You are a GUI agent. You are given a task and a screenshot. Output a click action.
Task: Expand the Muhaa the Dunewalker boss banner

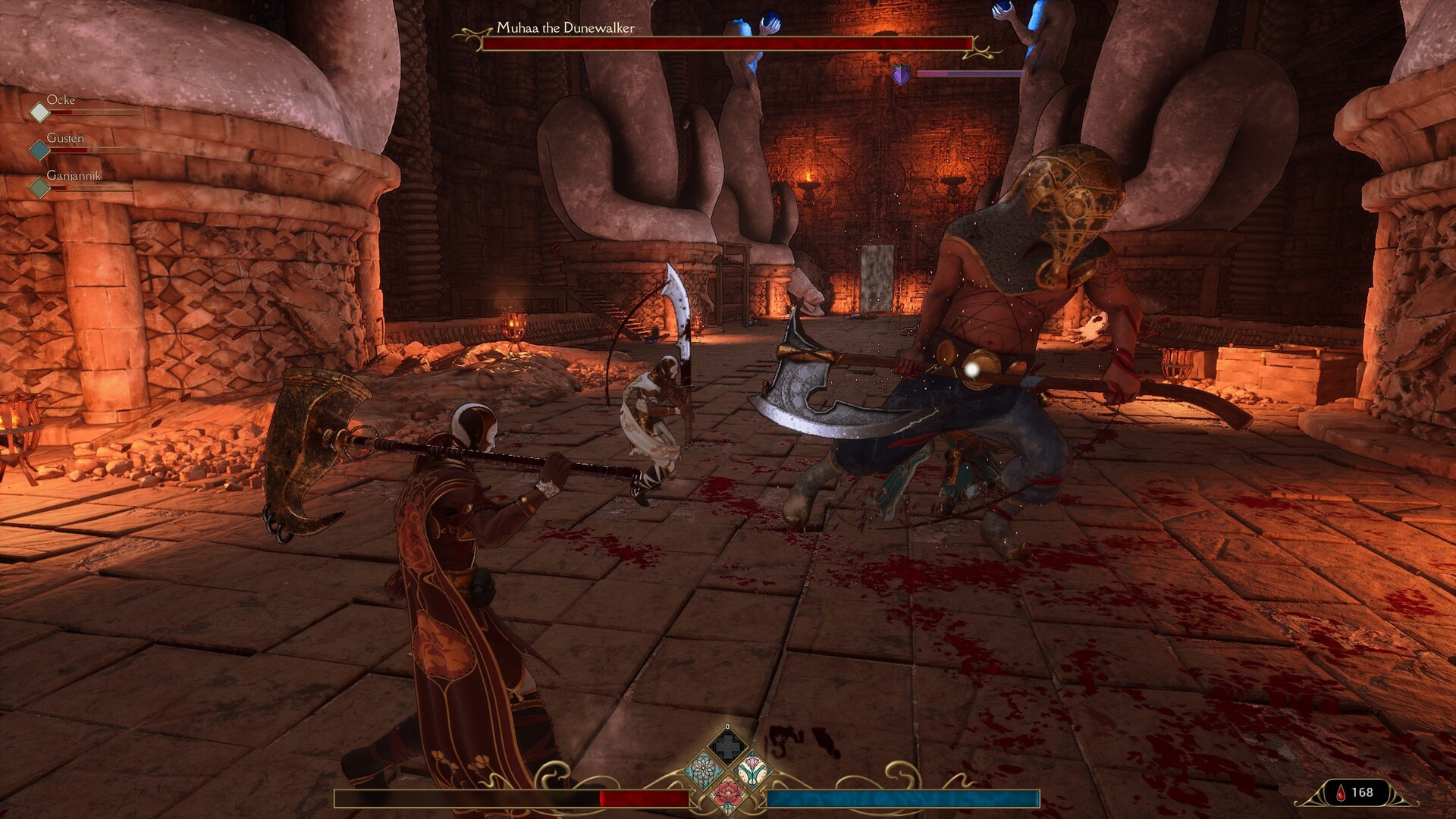[x=724, y=42]
